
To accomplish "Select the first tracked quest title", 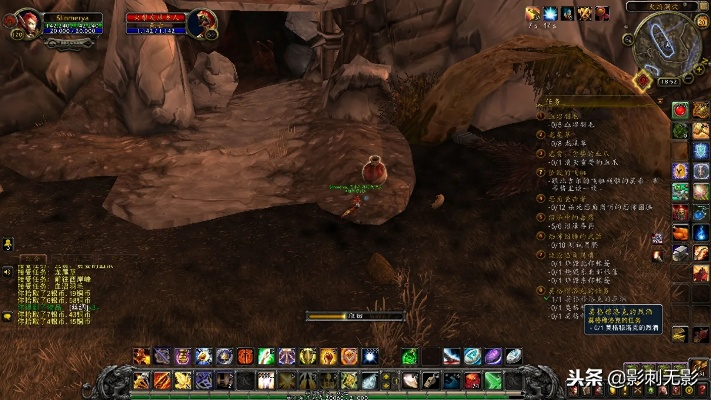I will click(x=566, y=116).
